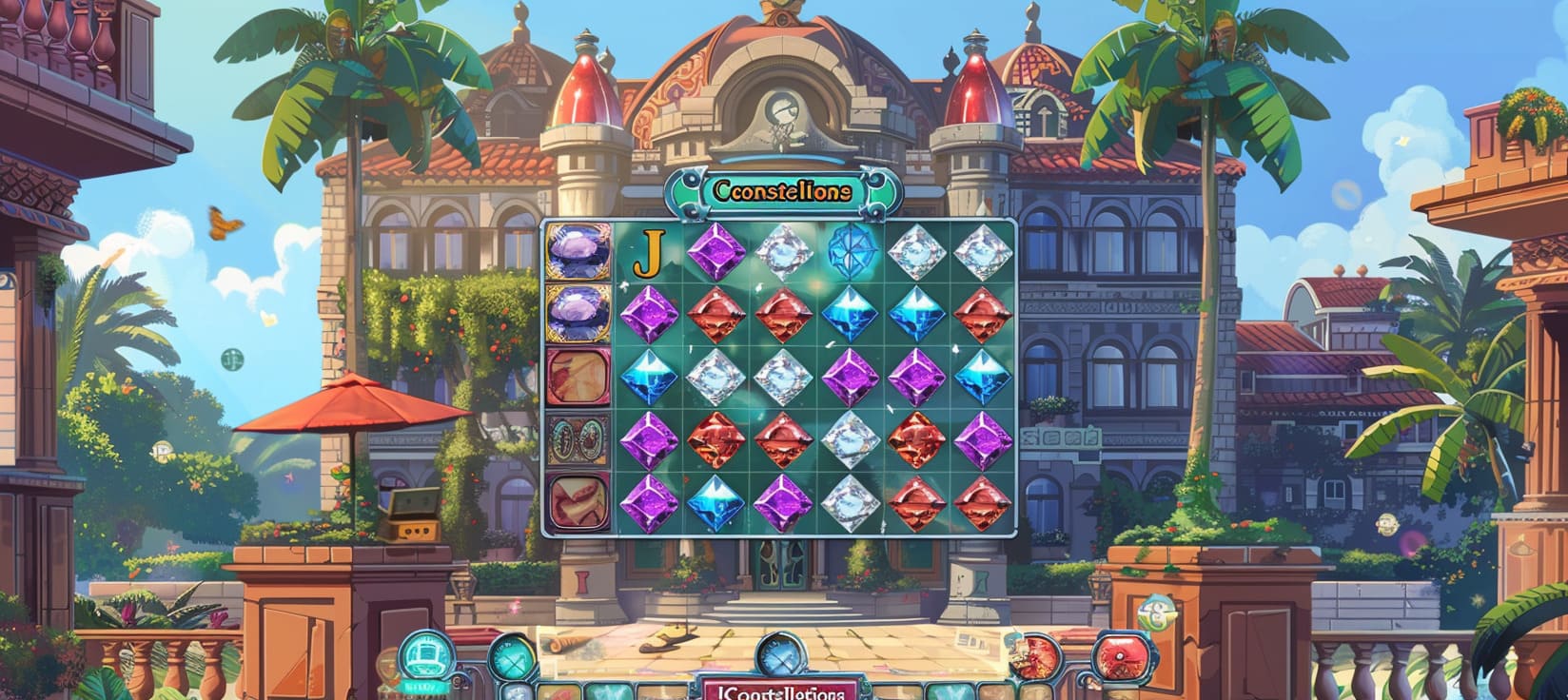Select the white diamond gem in the top row
Viewport: 1568px width, 700px height.
coord(786,254)
